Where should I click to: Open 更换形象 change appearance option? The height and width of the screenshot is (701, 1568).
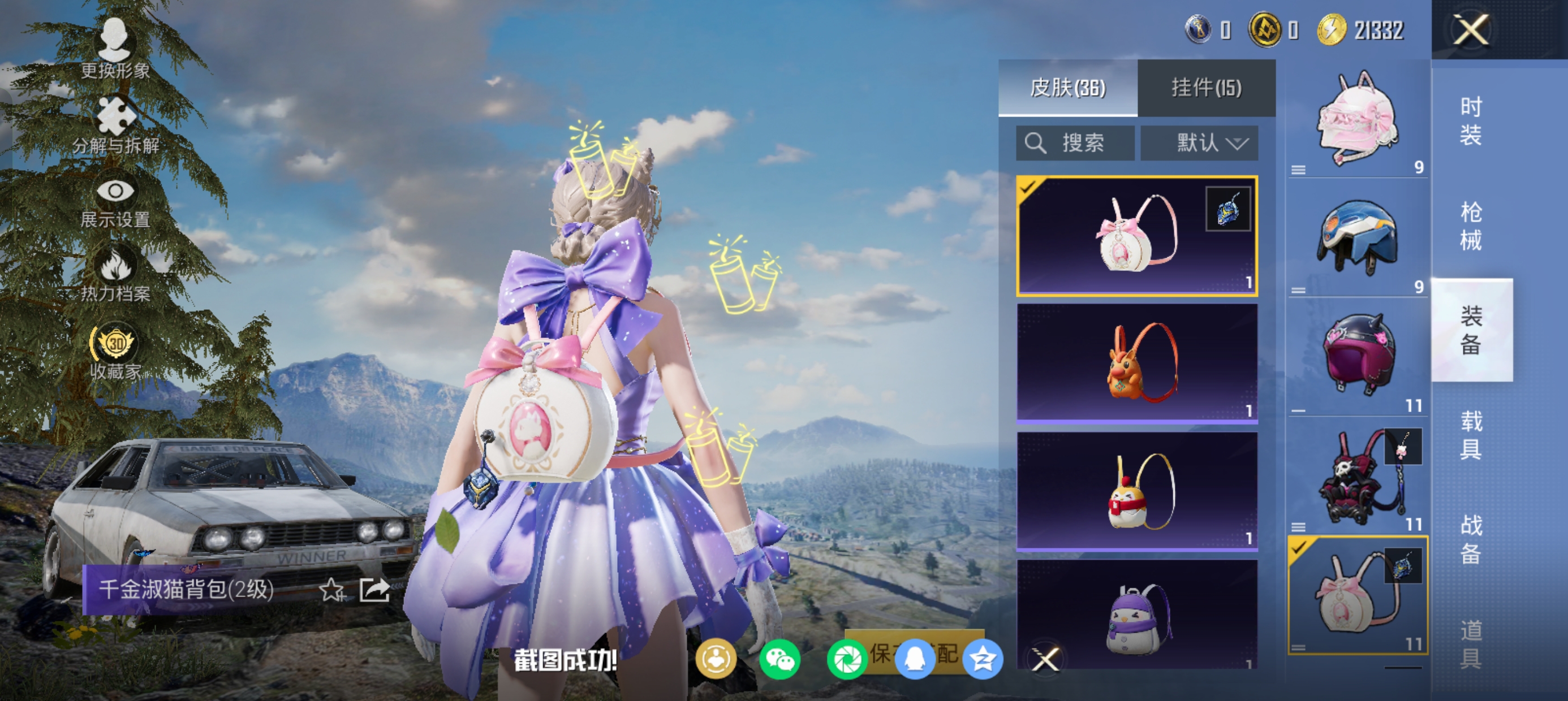tap(115, 49)
